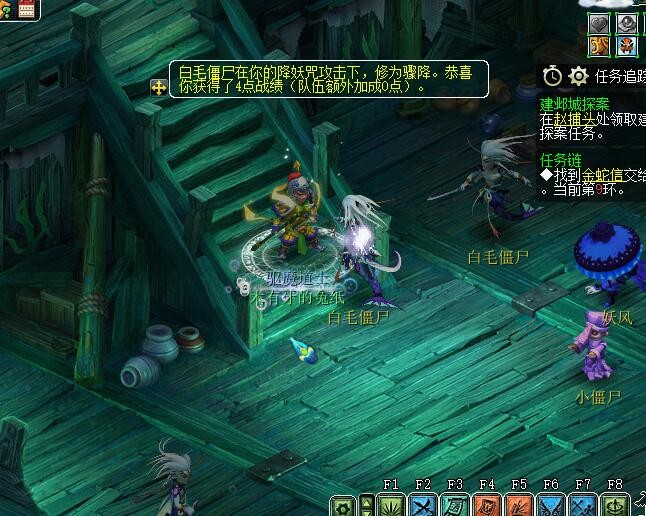Click the stopwatch icon in the quest tracker
646x516 pixels.
point(552,76)
